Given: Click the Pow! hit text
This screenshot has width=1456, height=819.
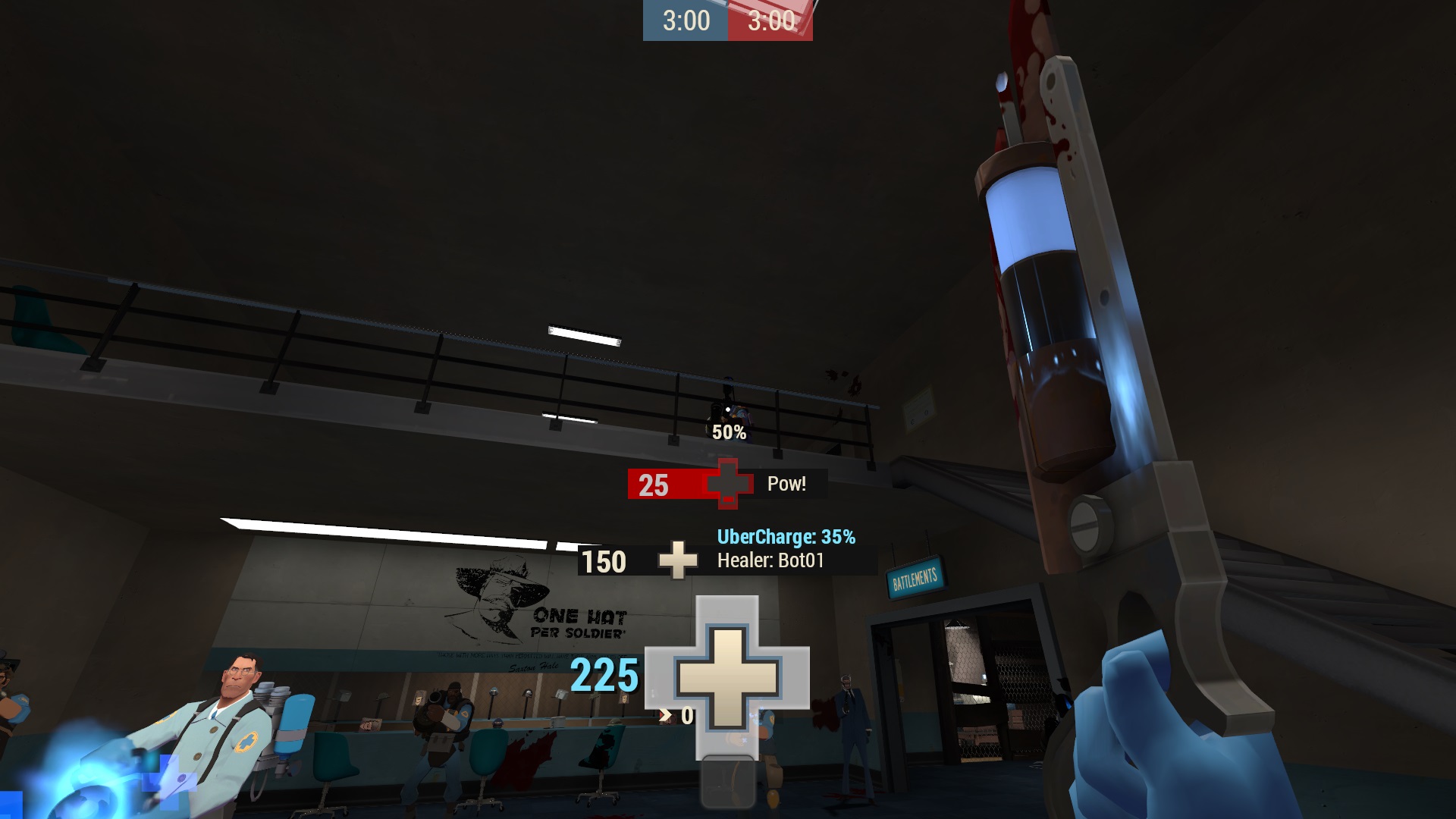Looking at the screenshot, I should click(786, 484).
